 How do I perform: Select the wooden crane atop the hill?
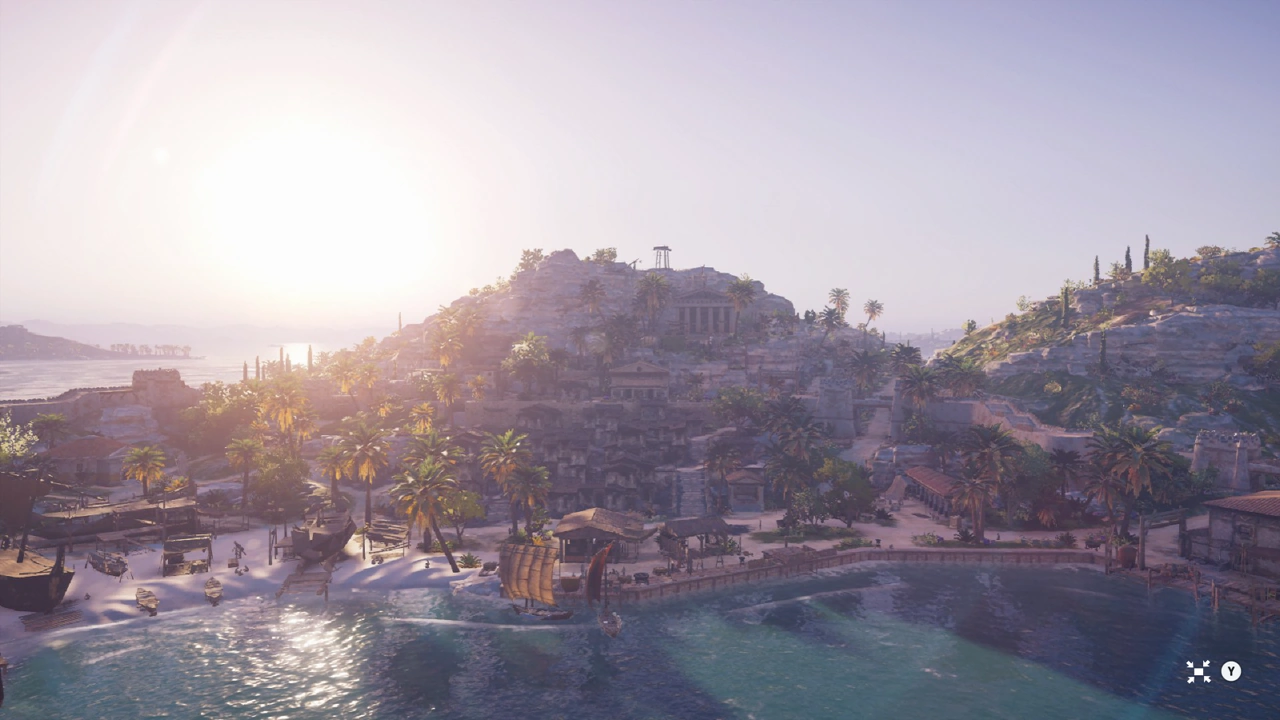pyautogui.click(x=660, y=258)
